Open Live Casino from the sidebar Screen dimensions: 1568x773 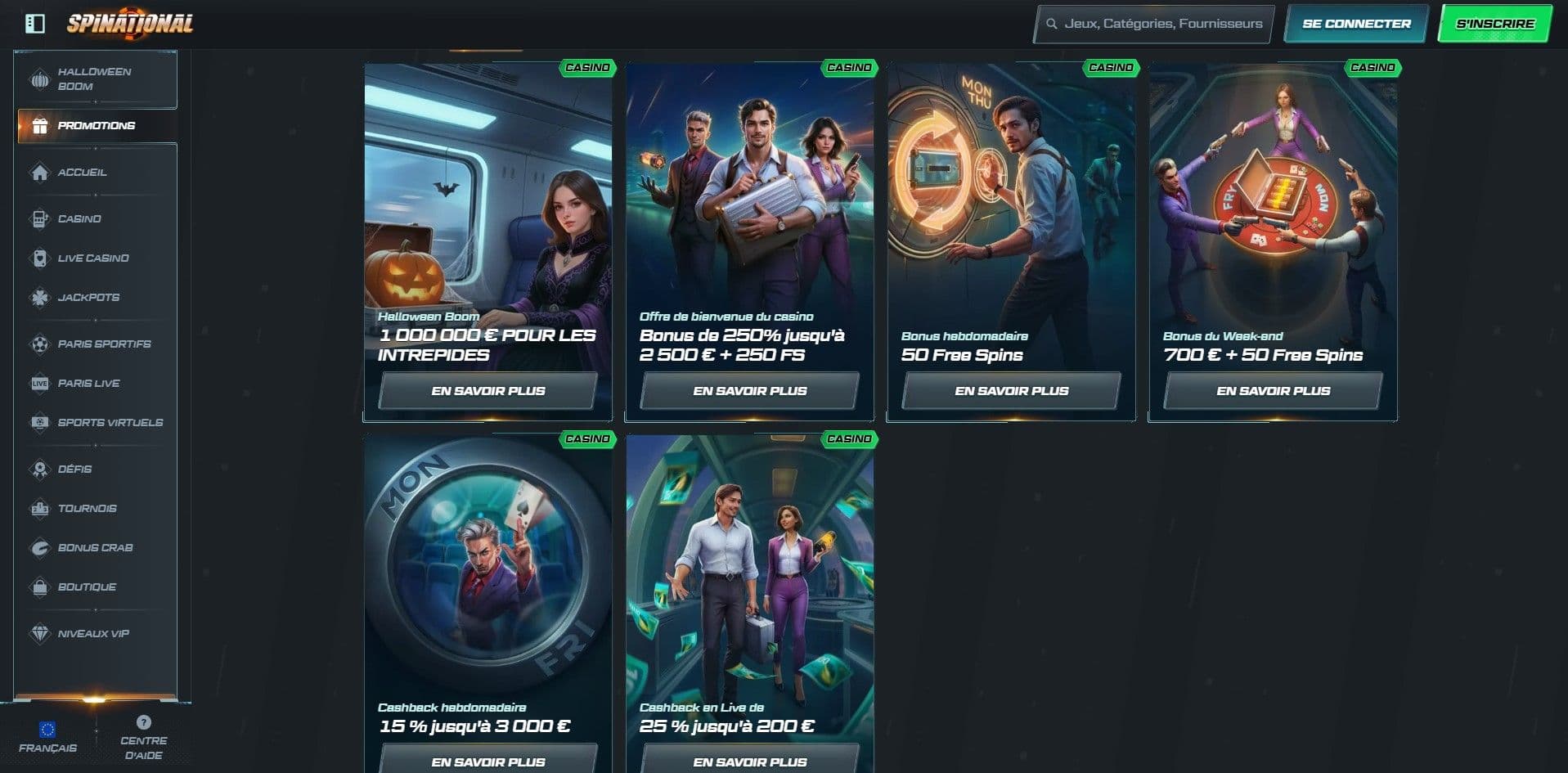(38, 258)
